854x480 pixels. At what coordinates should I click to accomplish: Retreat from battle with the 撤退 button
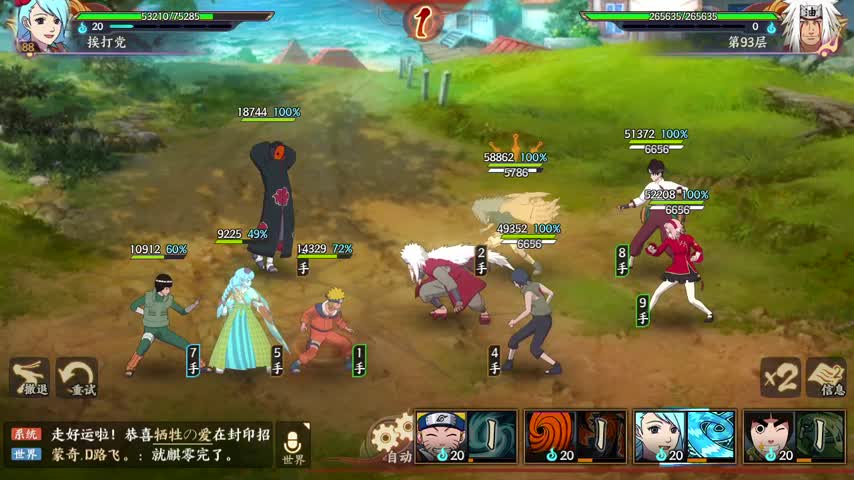(x=29, y=378)
